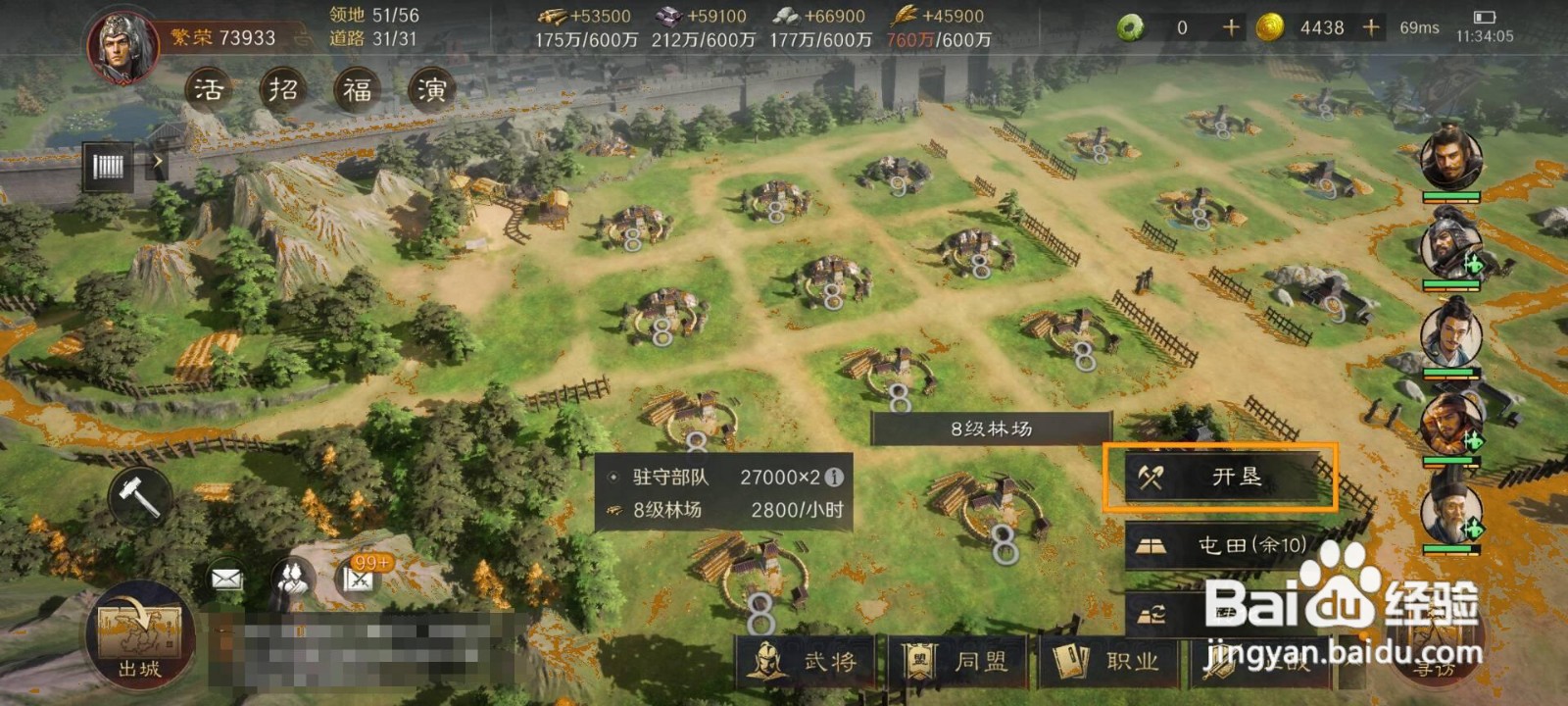Open battle reports via crossed swords icon

click(358, 580)
